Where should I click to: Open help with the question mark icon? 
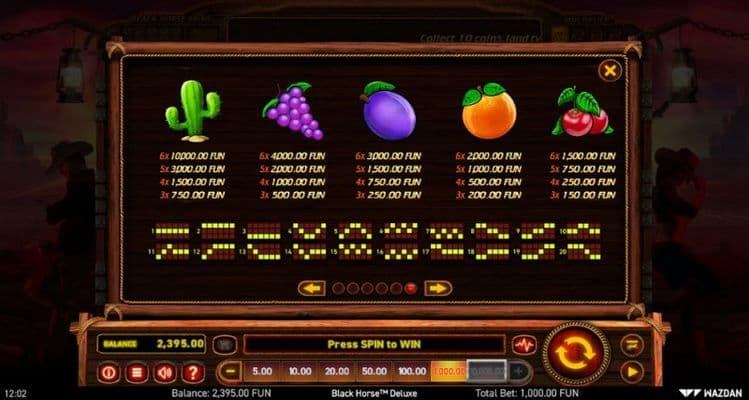[194, 372]
